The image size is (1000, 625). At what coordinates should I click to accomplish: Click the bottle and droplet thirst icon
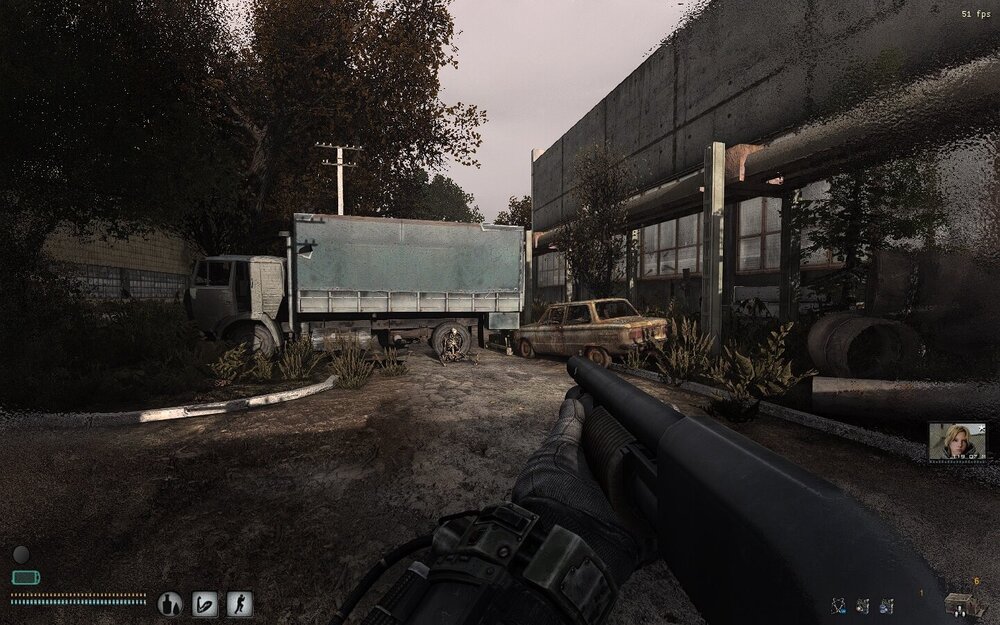click(x=170, y=603)
